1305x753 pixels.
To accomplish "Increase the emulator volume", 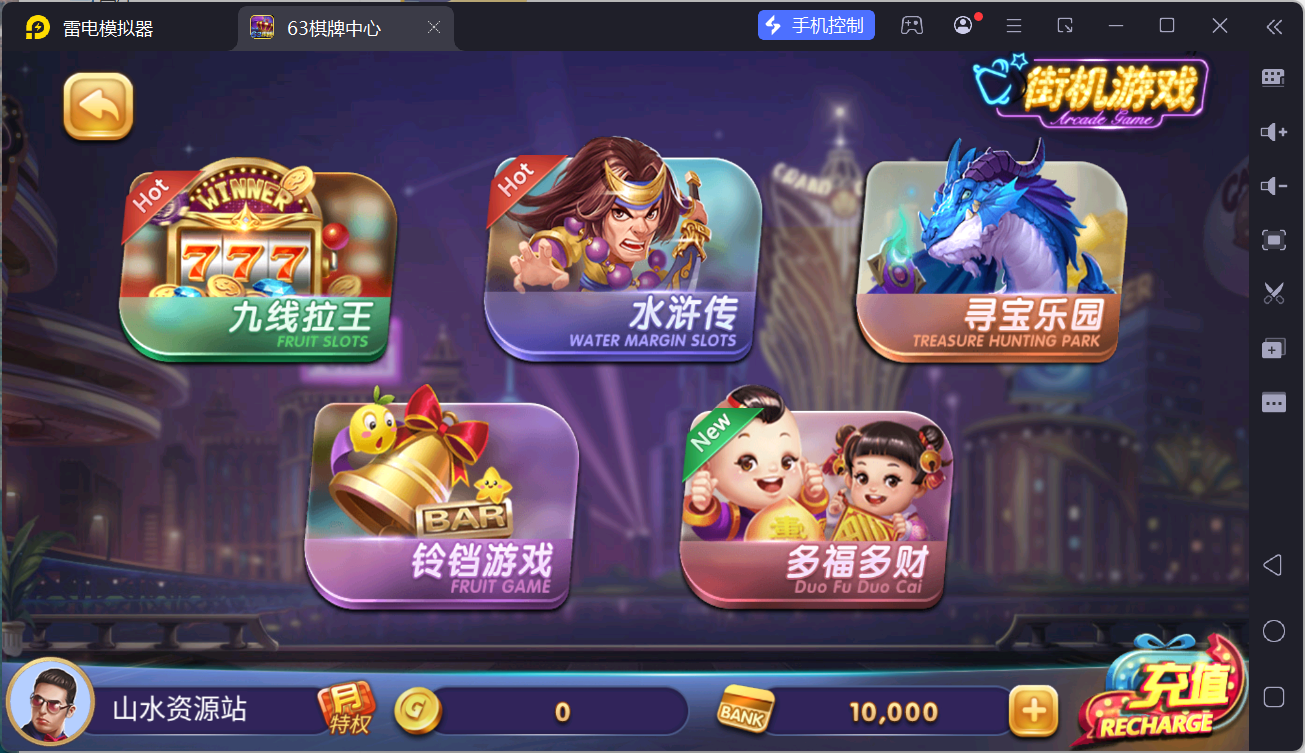I will pos(1273,131).
